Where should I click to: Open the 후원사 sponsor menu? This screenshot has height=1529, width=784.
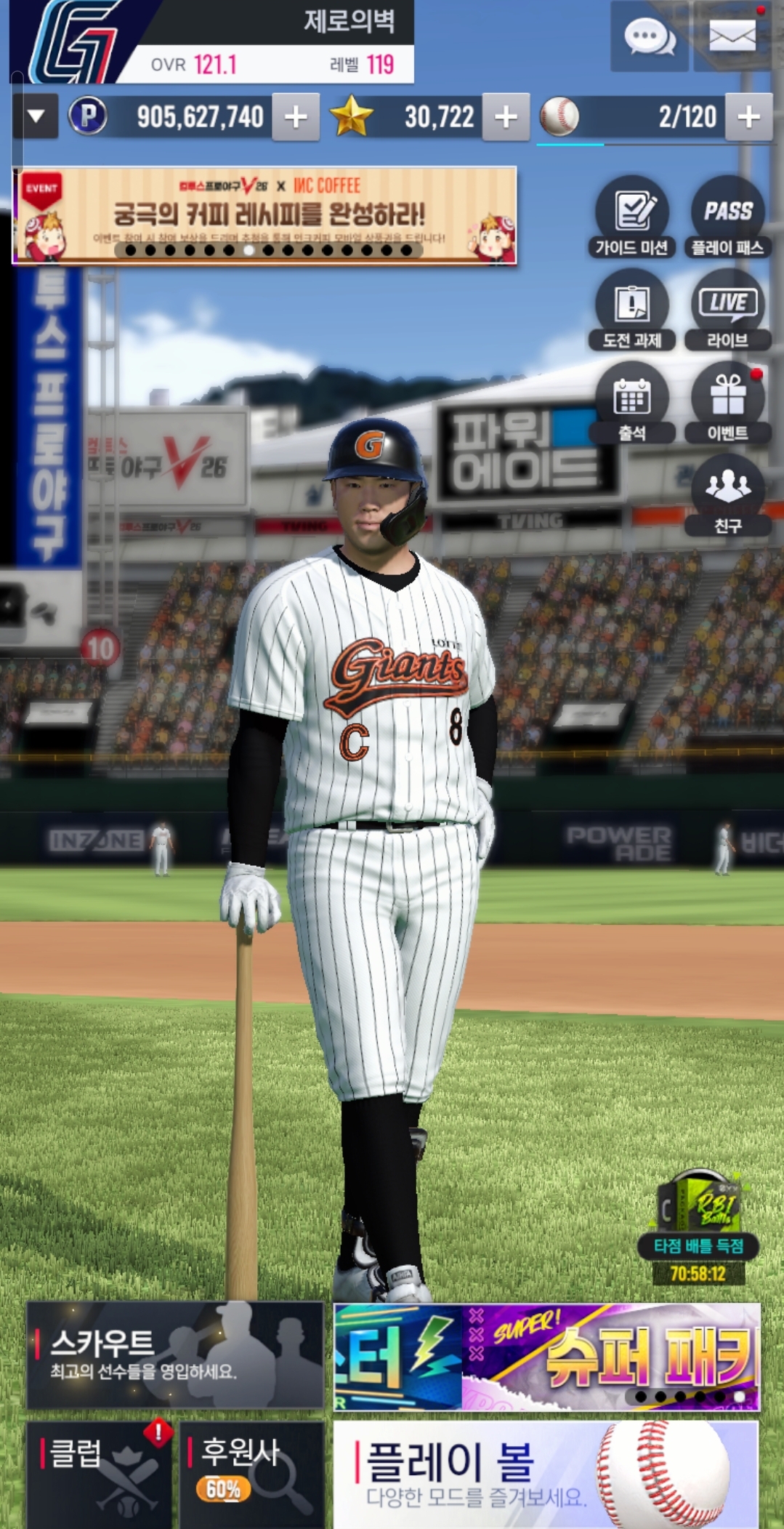pyautogui.click(x=251, y=1474)
